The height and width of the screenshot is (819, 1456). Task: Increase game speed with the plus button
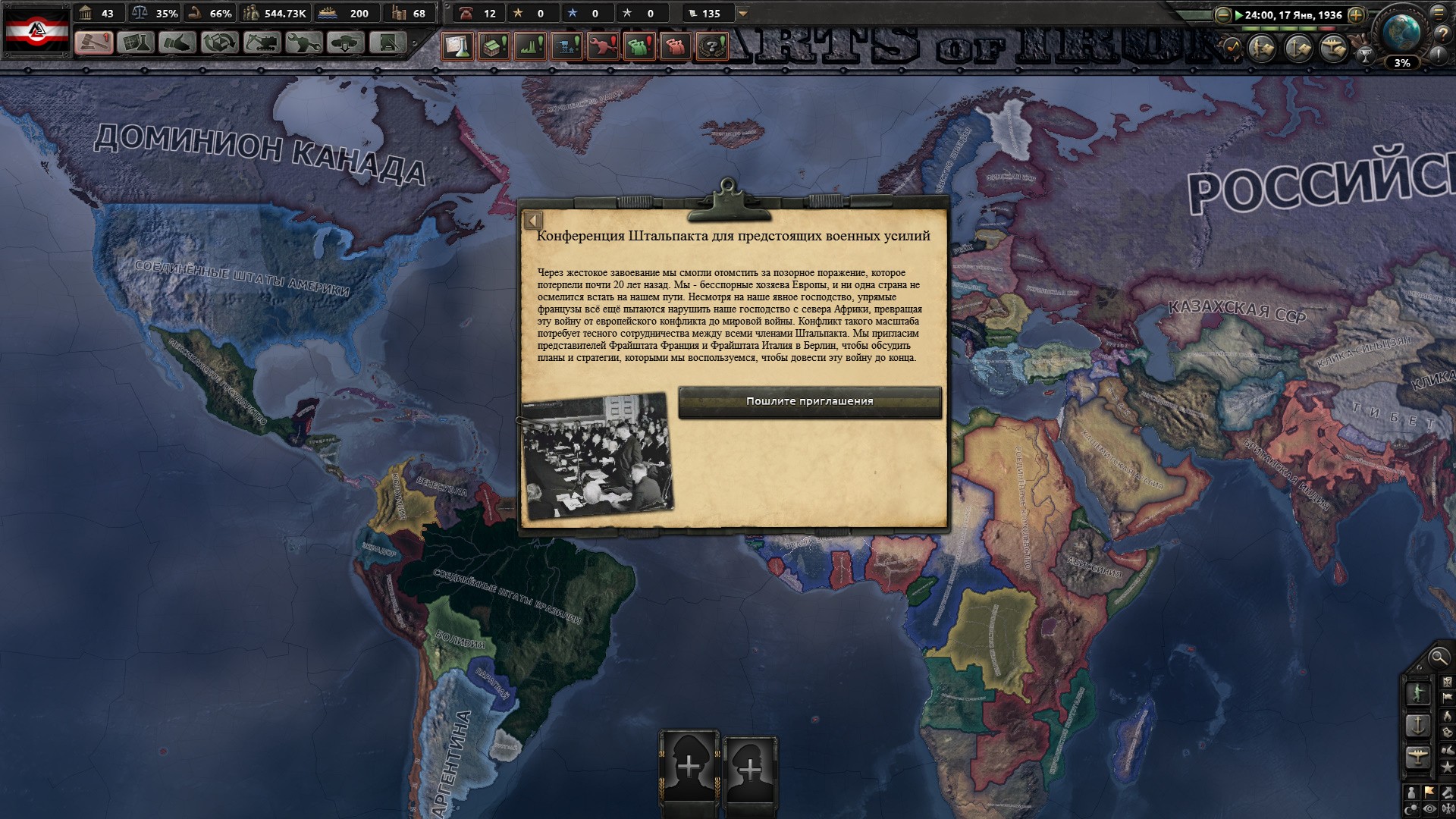[1356, 14]
